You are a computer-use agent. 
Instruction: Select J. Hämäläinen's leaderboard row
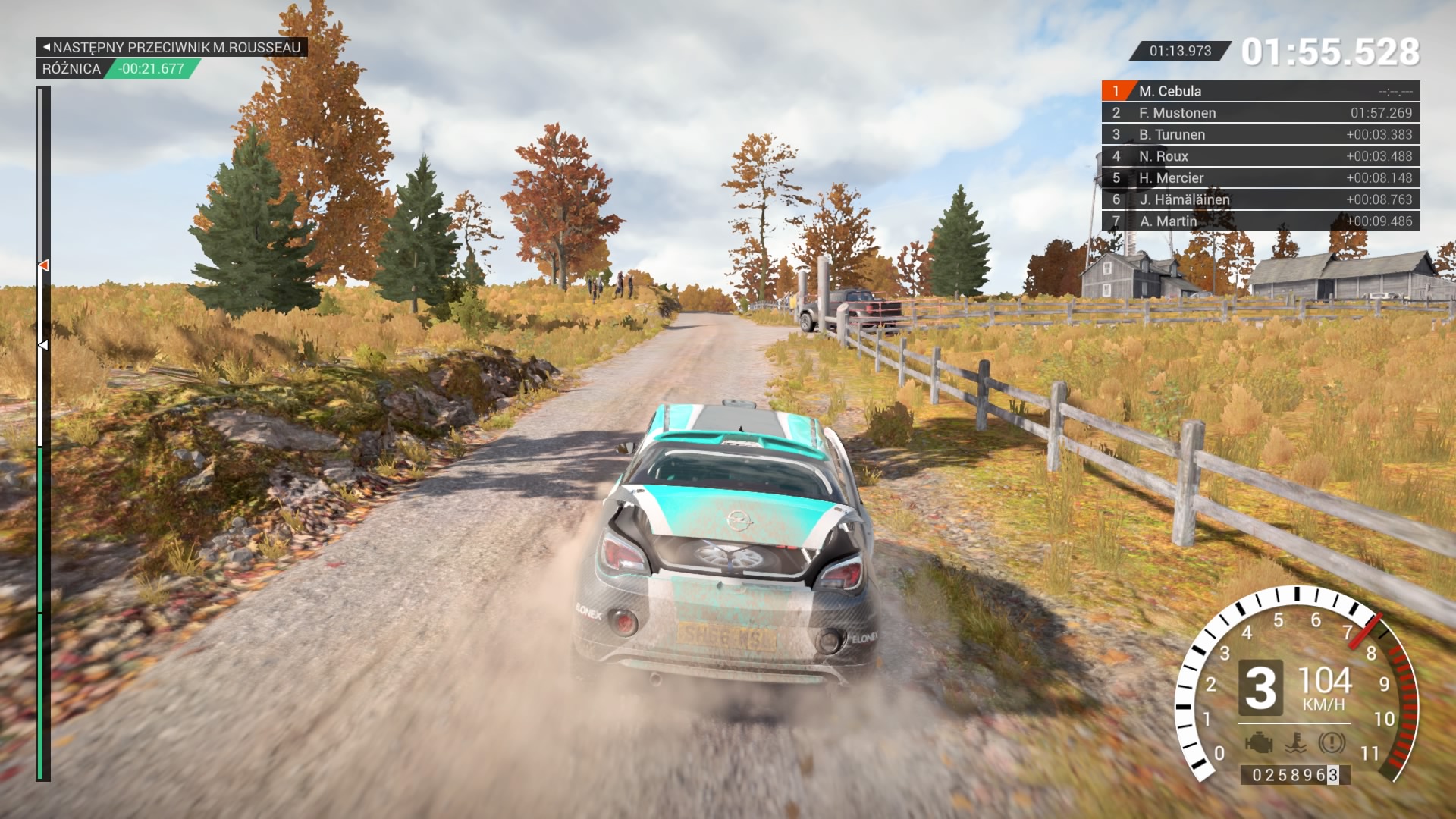(1260, 199)
